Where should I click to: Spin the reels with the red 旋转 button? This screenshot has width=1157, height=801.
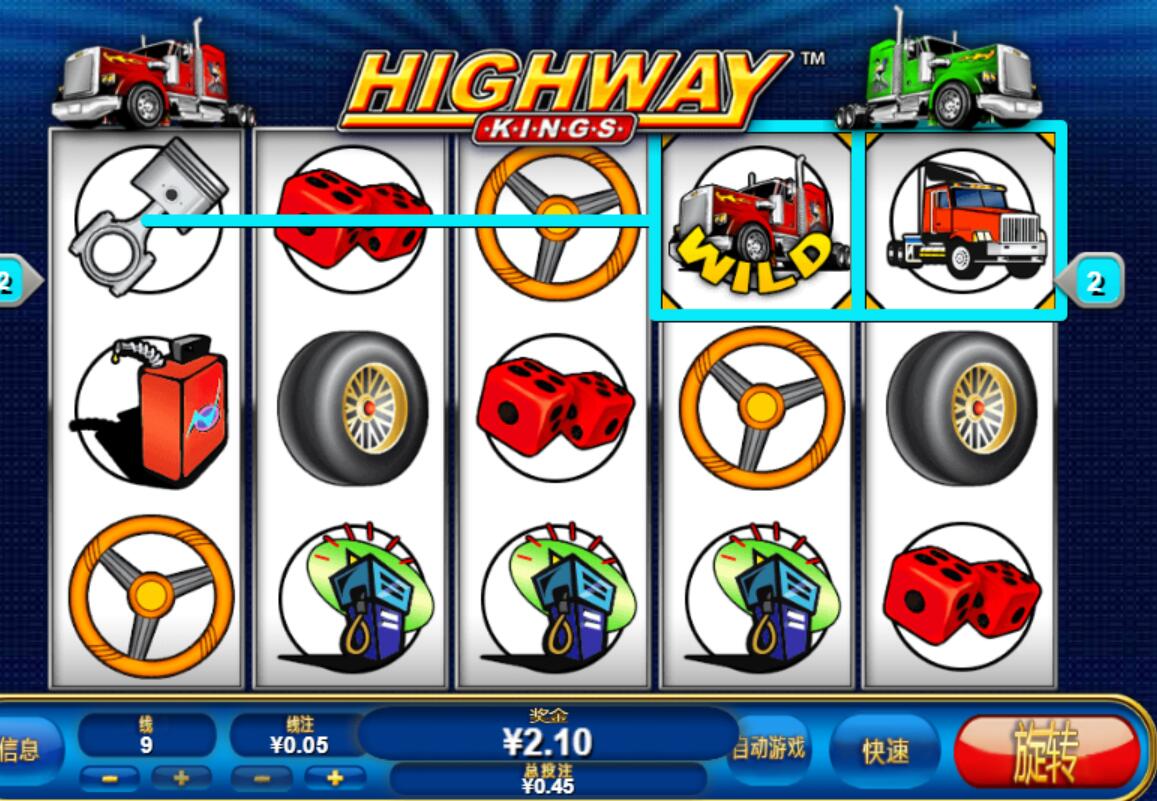pos(1045,751)
